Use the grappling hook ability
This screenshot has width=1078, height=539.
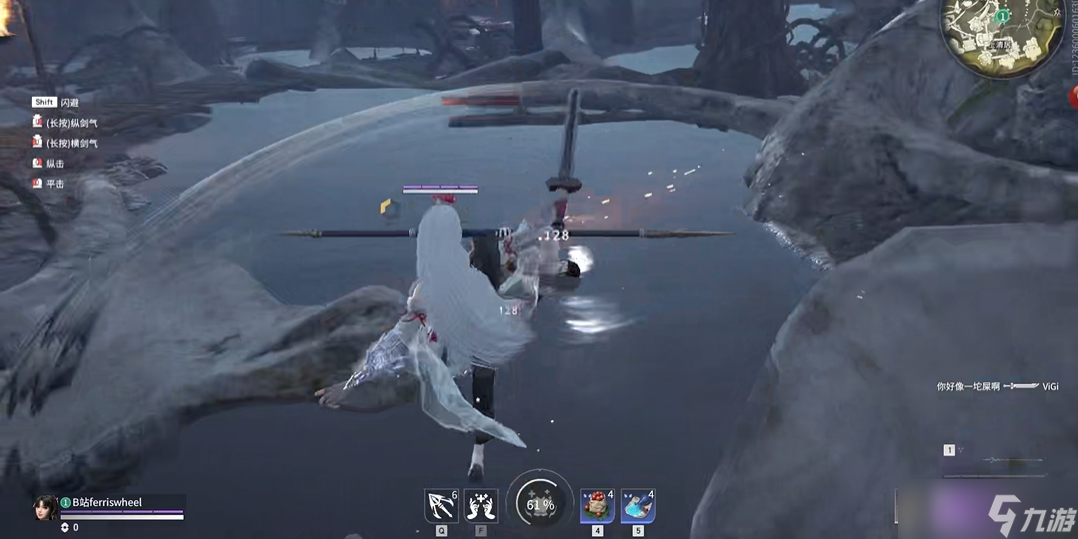point(441,506)
